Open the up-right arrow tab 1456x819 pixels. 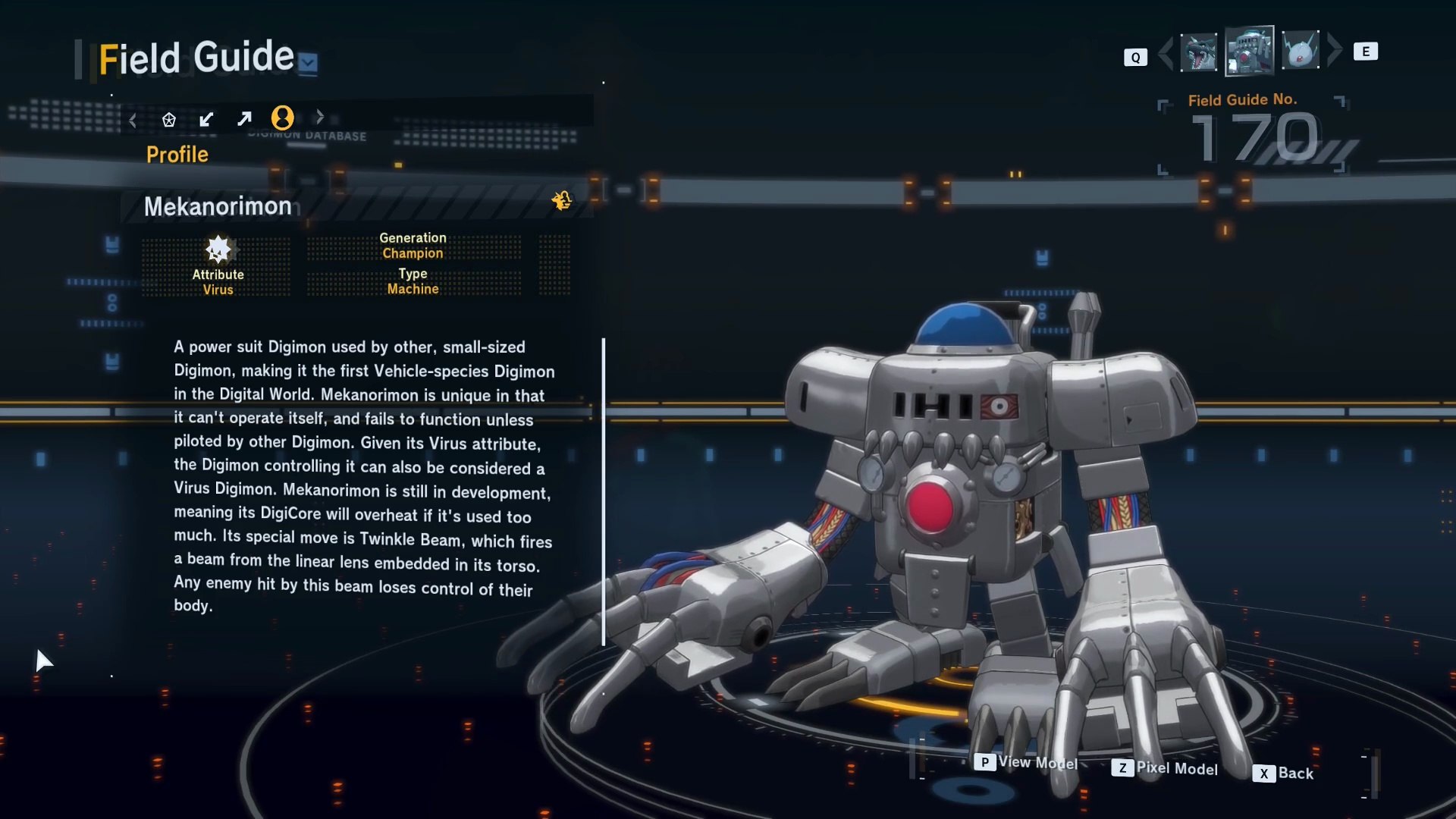(244, 119)
